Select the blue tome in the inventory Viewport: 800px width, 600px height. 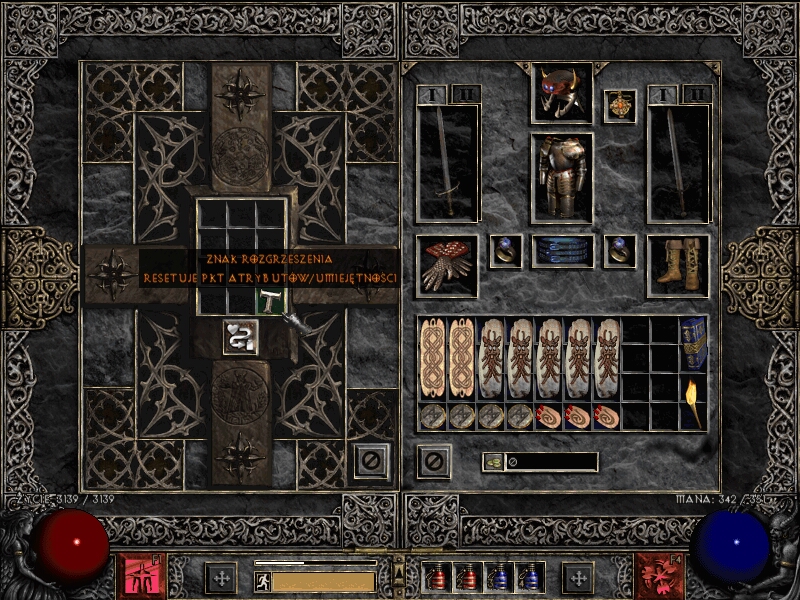pos(693,344)
